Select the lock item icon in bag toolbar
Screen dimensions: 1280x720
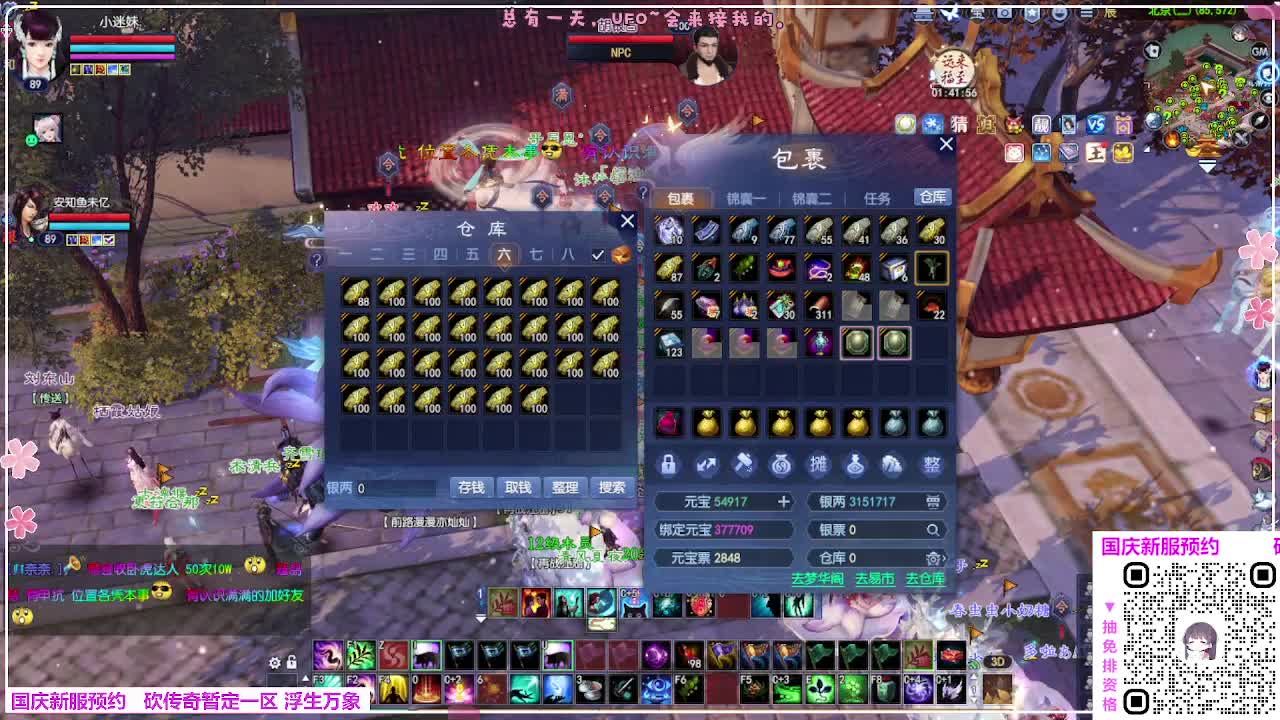(x=669, y=465)
